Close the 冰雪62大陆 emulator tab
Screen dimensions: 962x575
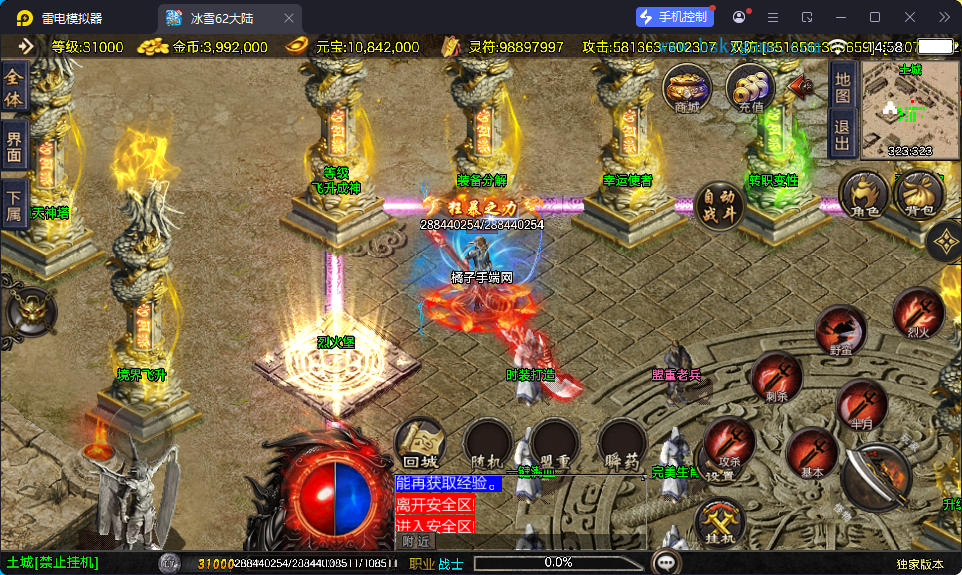[289, 18]
